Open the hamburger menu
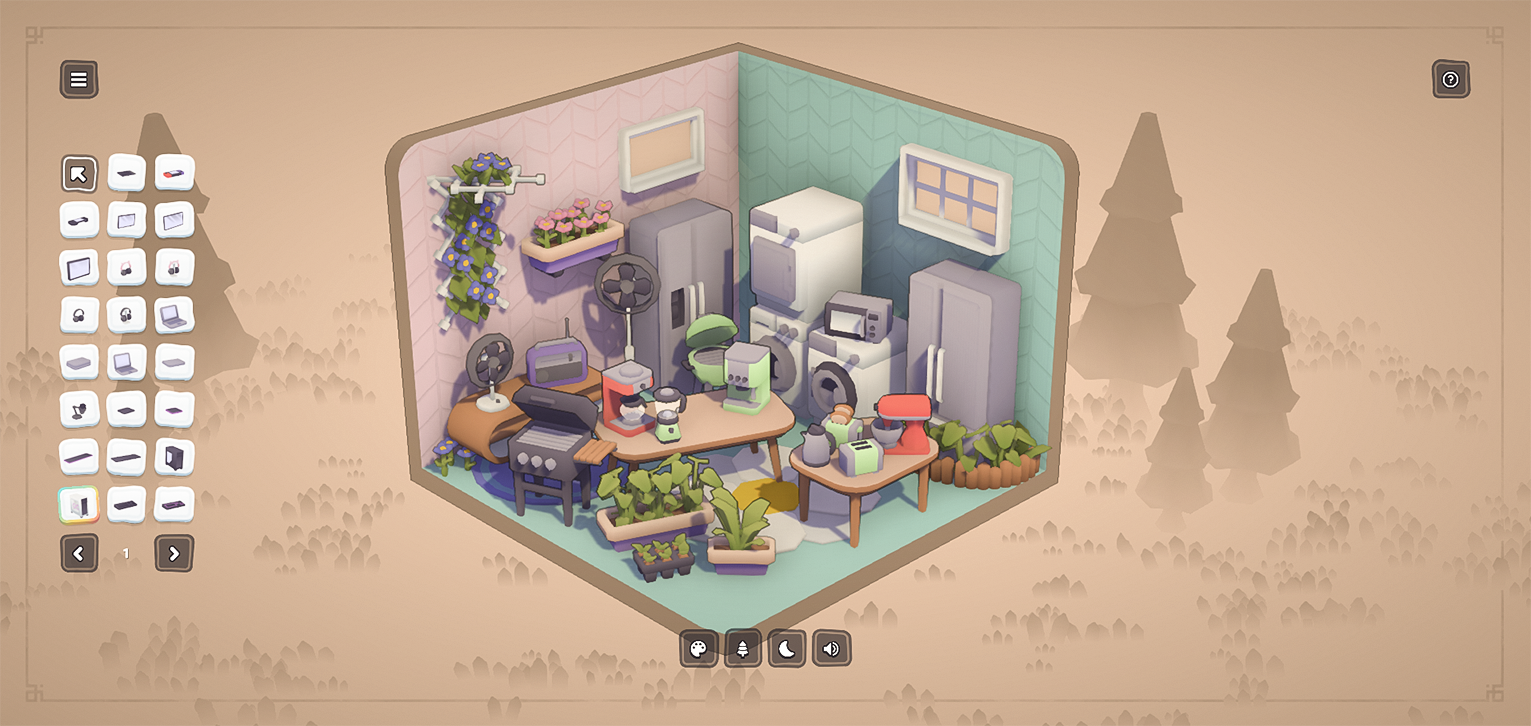The width and height of the screenshot is (1531, 726). point(79,80)
